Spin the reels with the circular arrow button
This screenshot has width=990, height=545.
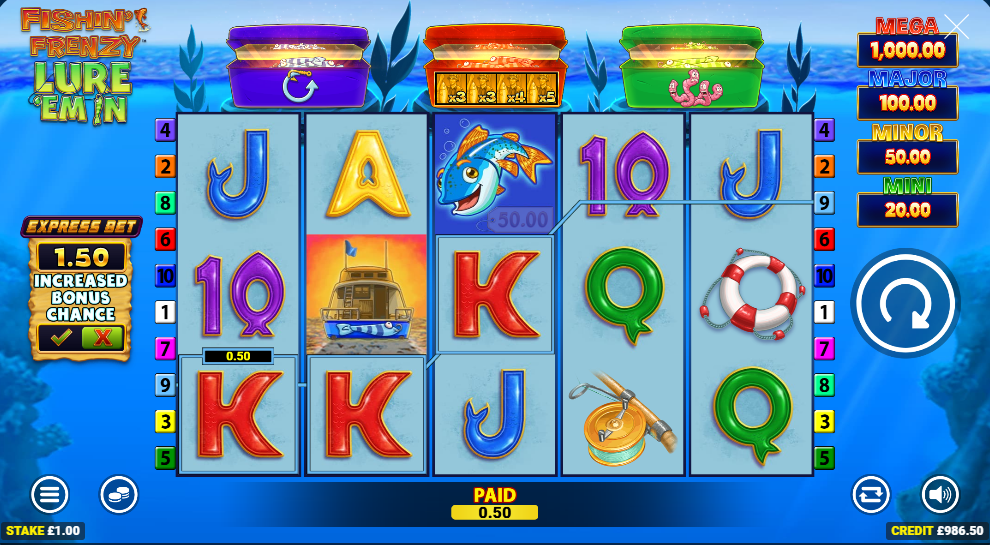(905, 302)
